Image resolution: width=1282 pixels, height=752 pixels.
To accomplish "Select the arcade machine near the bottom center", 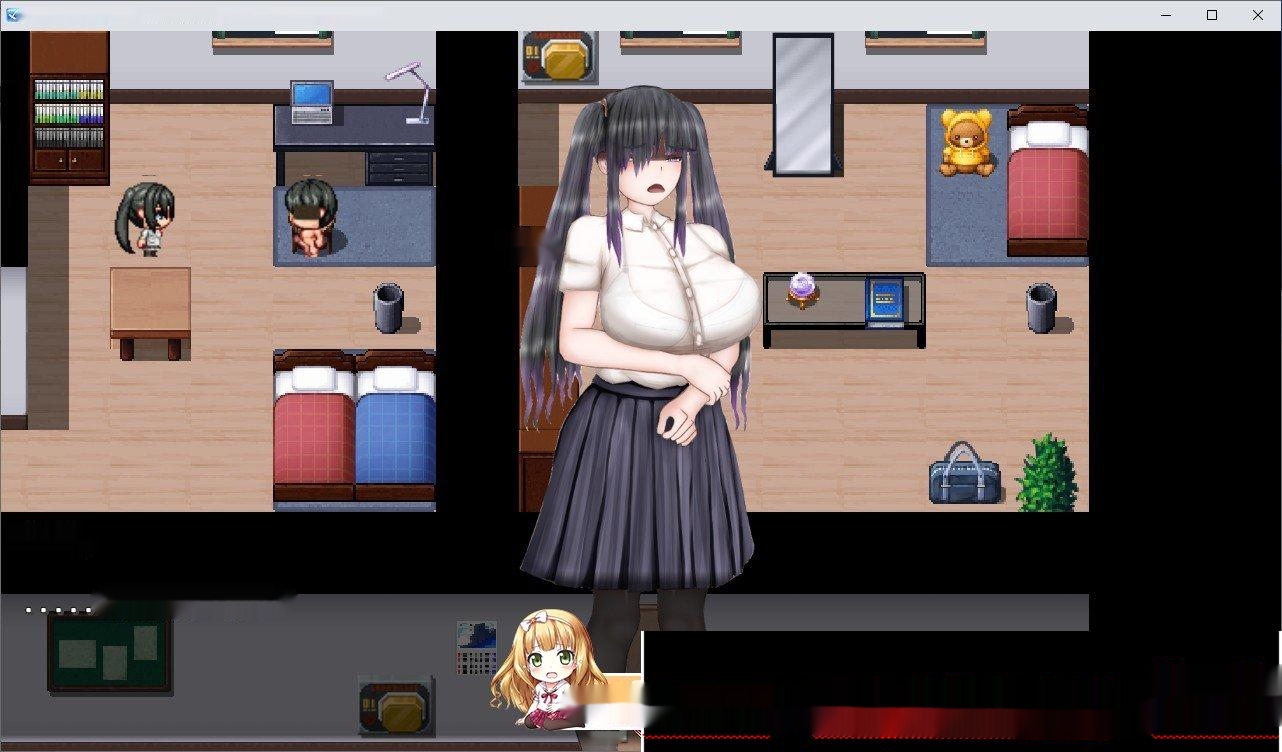I will coord(396,705).
